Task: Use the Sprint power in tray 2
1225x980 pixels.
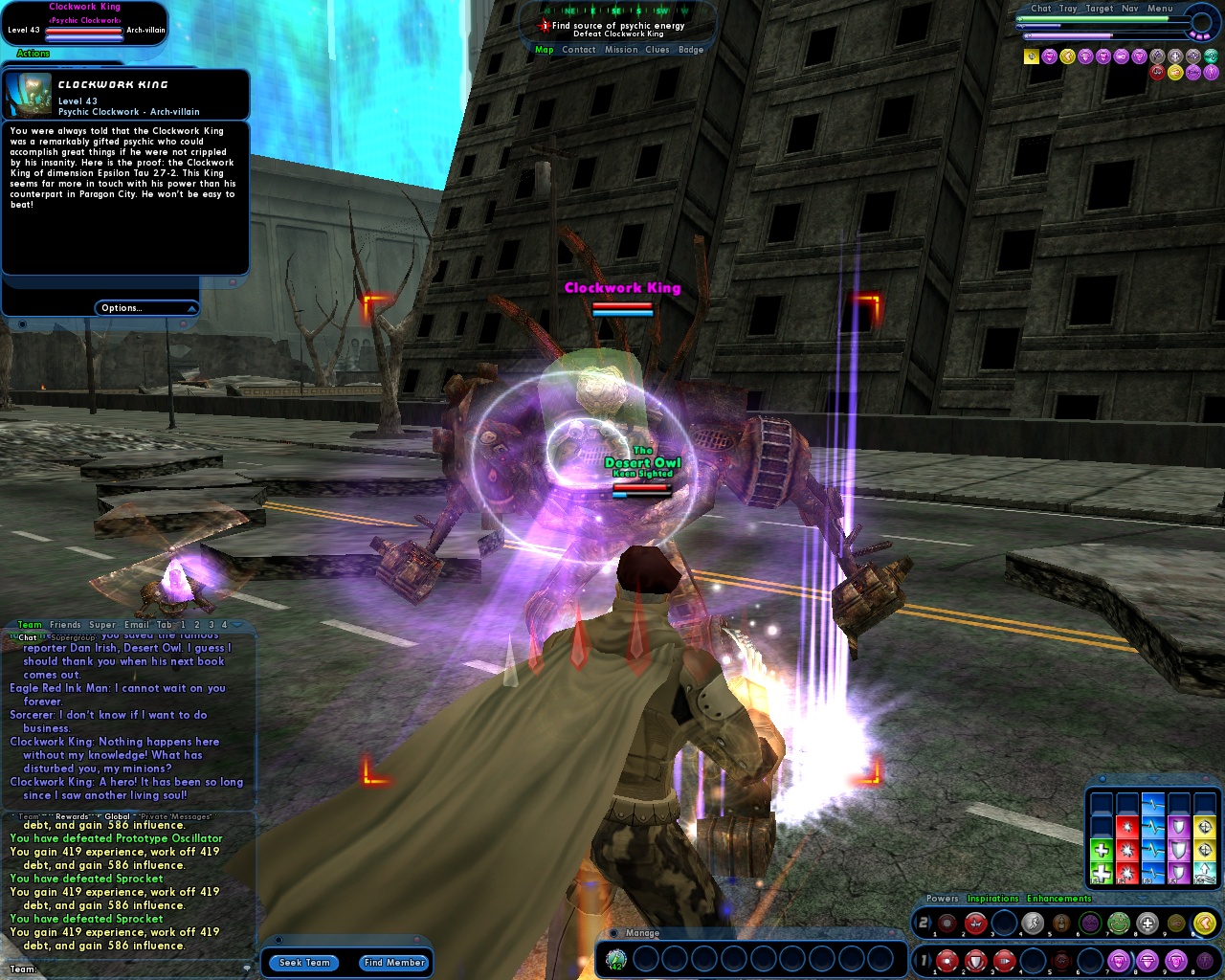Action: click(1033, 923)
